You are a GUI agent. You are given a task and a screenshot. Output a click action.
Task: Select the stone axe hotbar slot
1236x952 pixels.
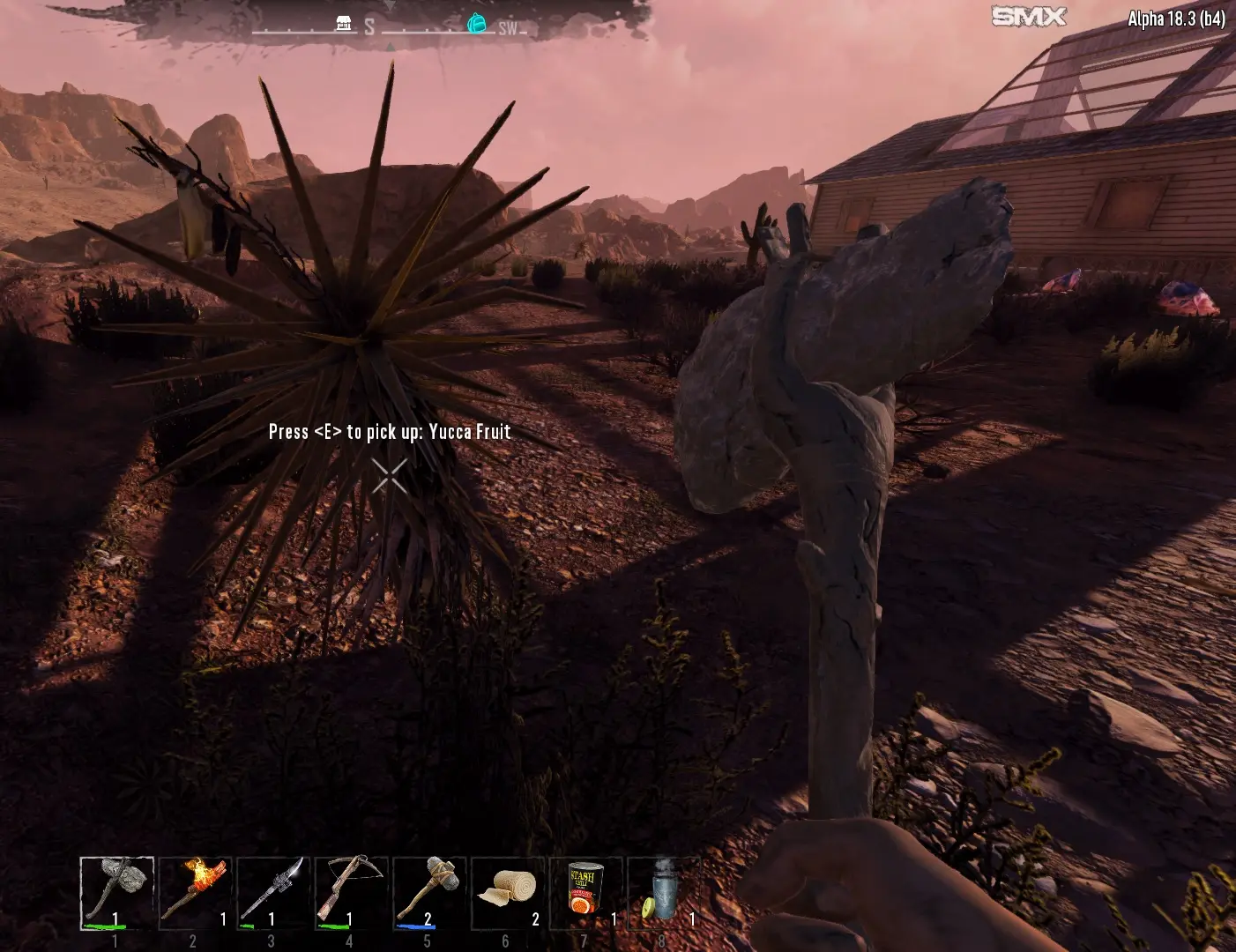[116, 893]
